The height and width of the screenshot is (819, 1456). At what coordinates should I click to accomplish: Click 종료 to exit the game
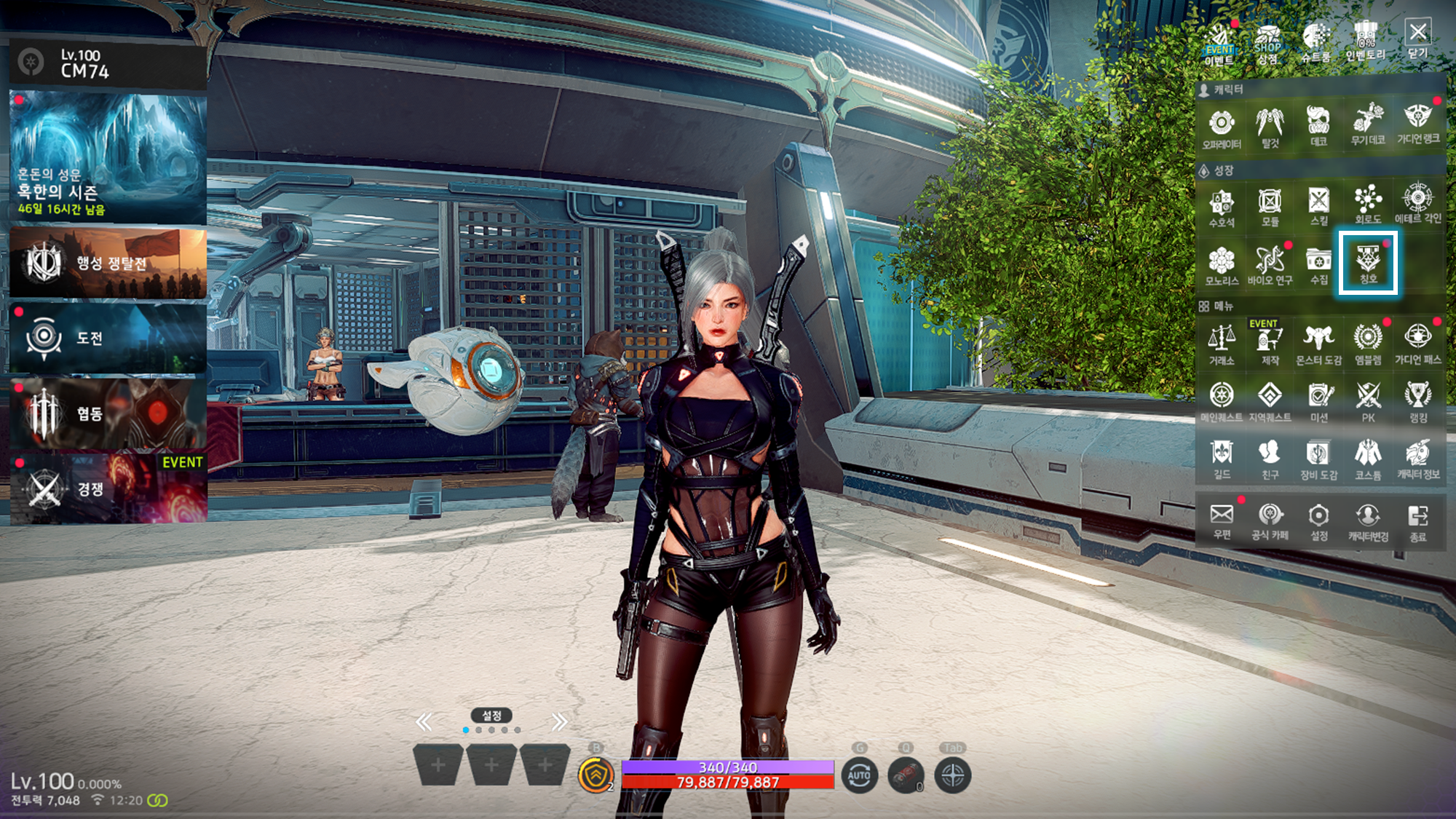pyautogui.click(x=1417, y=521)
